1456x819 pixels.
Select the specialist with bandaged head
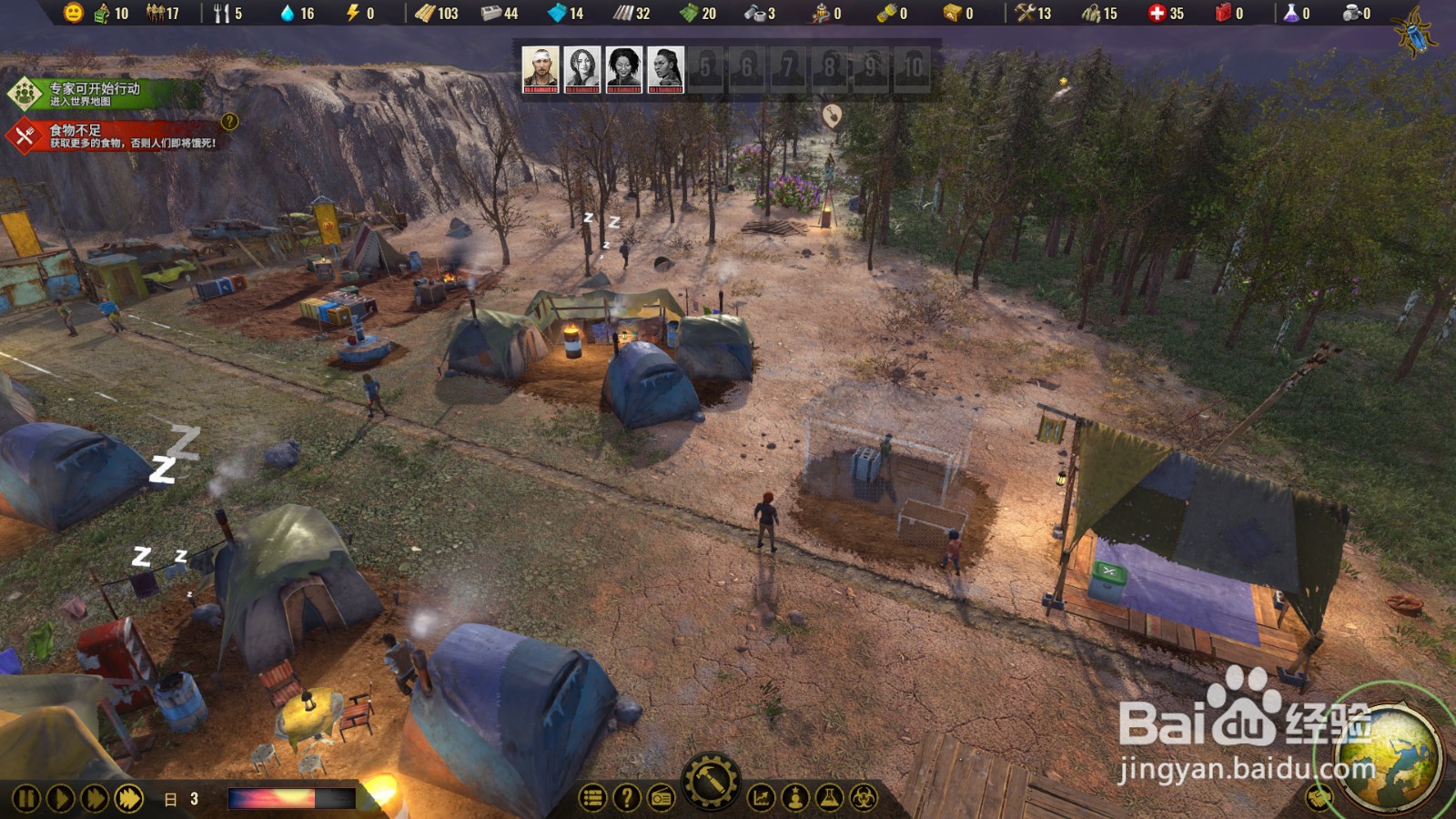coord(541,70)
